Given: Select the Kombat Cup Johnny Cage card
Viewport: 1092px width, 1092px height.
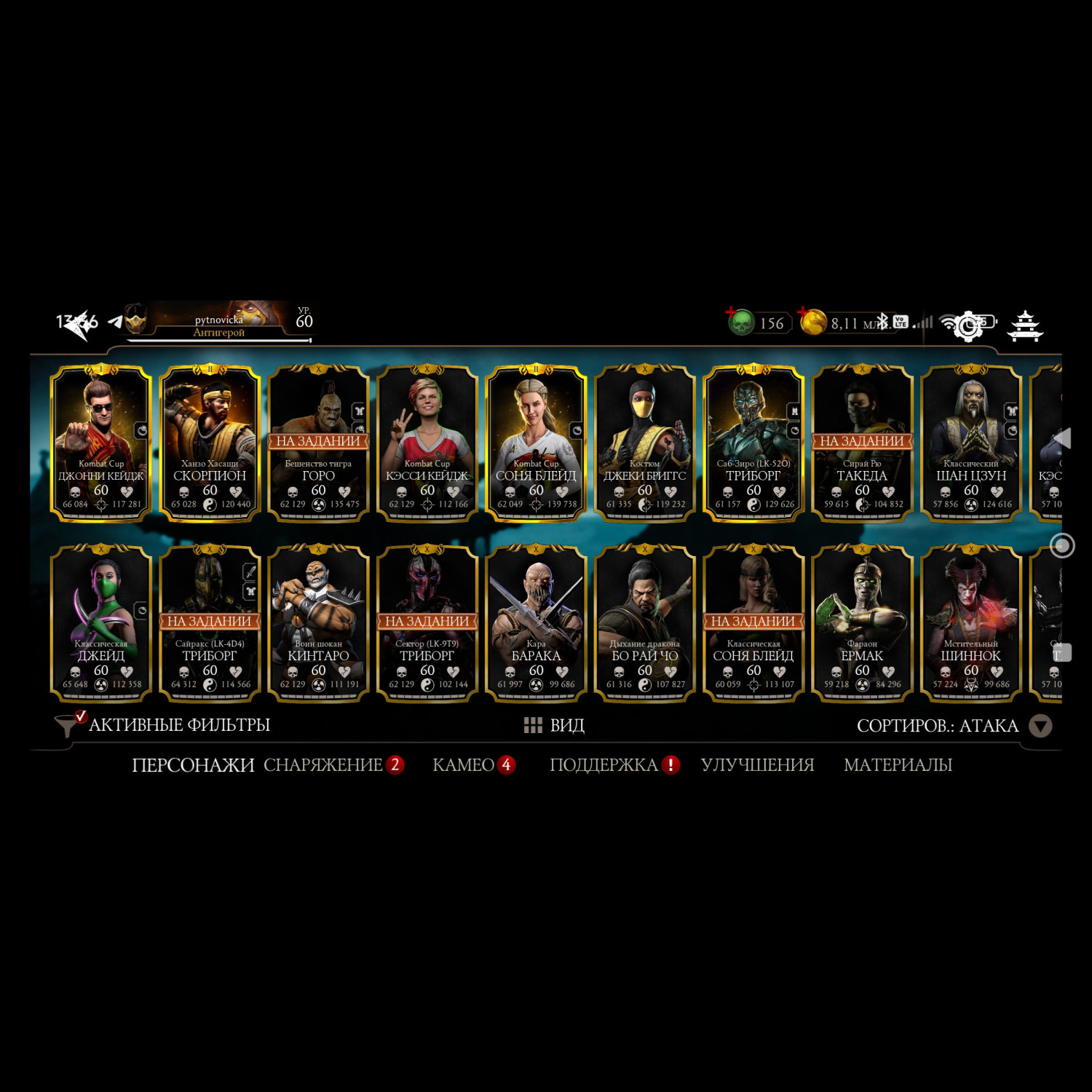Looking at the screenshot, I should pyautogui.click(x=100, y=443).
